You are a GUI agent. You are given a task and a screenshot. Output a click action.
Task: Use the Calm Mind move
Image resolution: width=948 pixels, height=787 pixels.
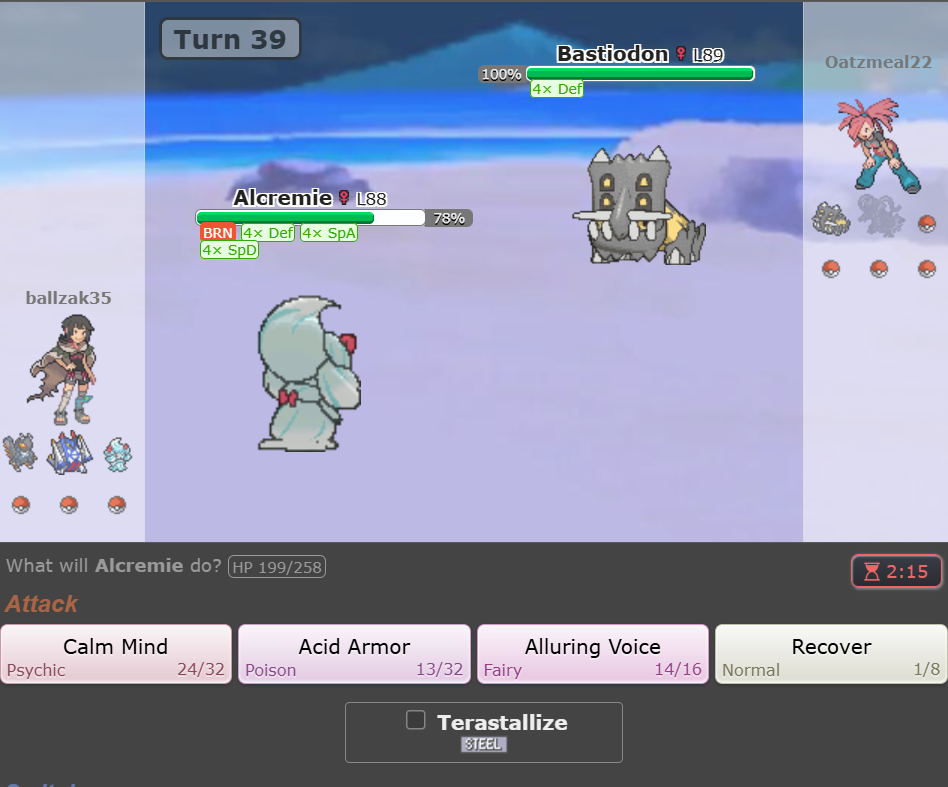click(116, 654)
